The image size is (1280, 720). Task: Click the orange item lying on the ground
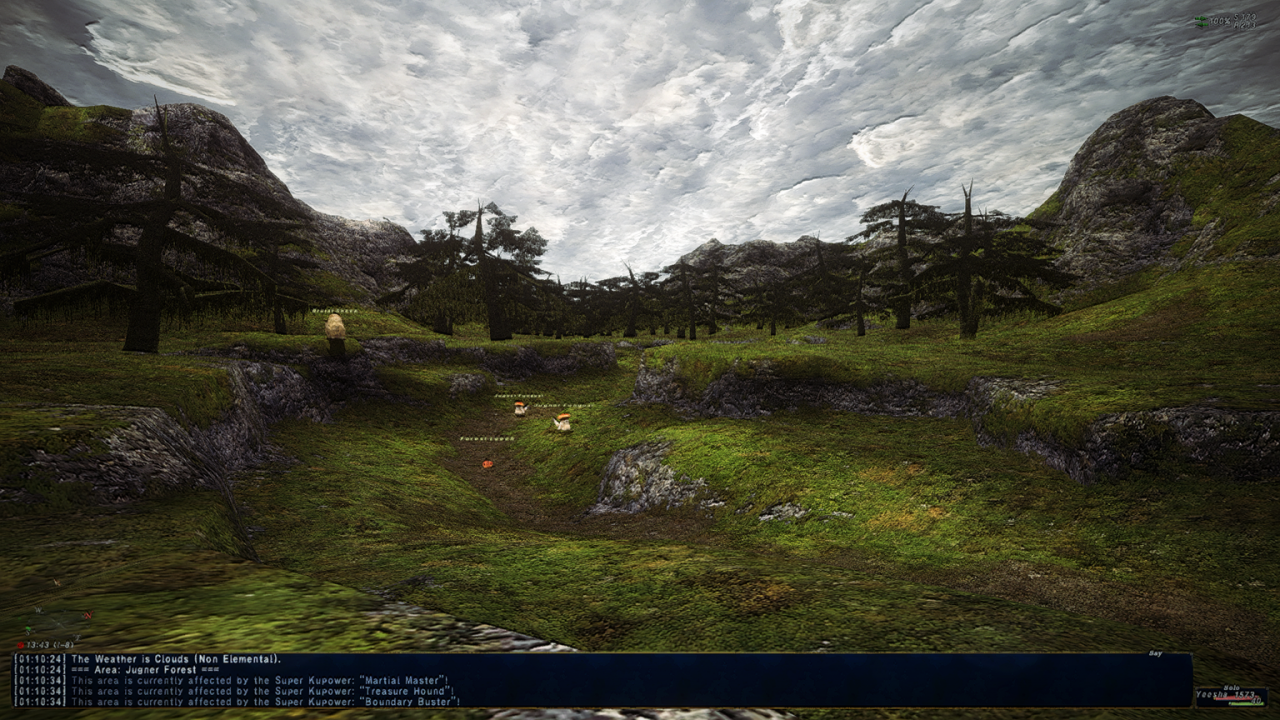click(488, 464)
